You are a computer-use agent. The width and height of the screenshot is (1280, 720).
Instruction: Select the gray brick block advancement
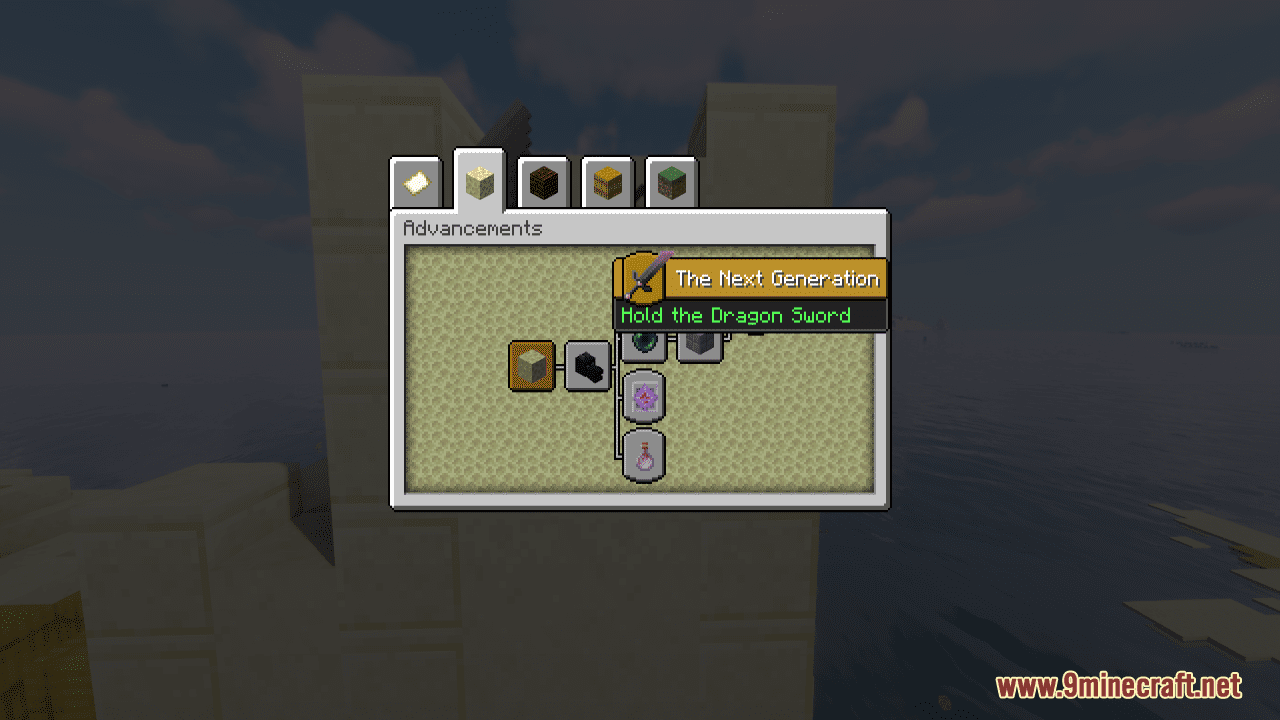698,341
